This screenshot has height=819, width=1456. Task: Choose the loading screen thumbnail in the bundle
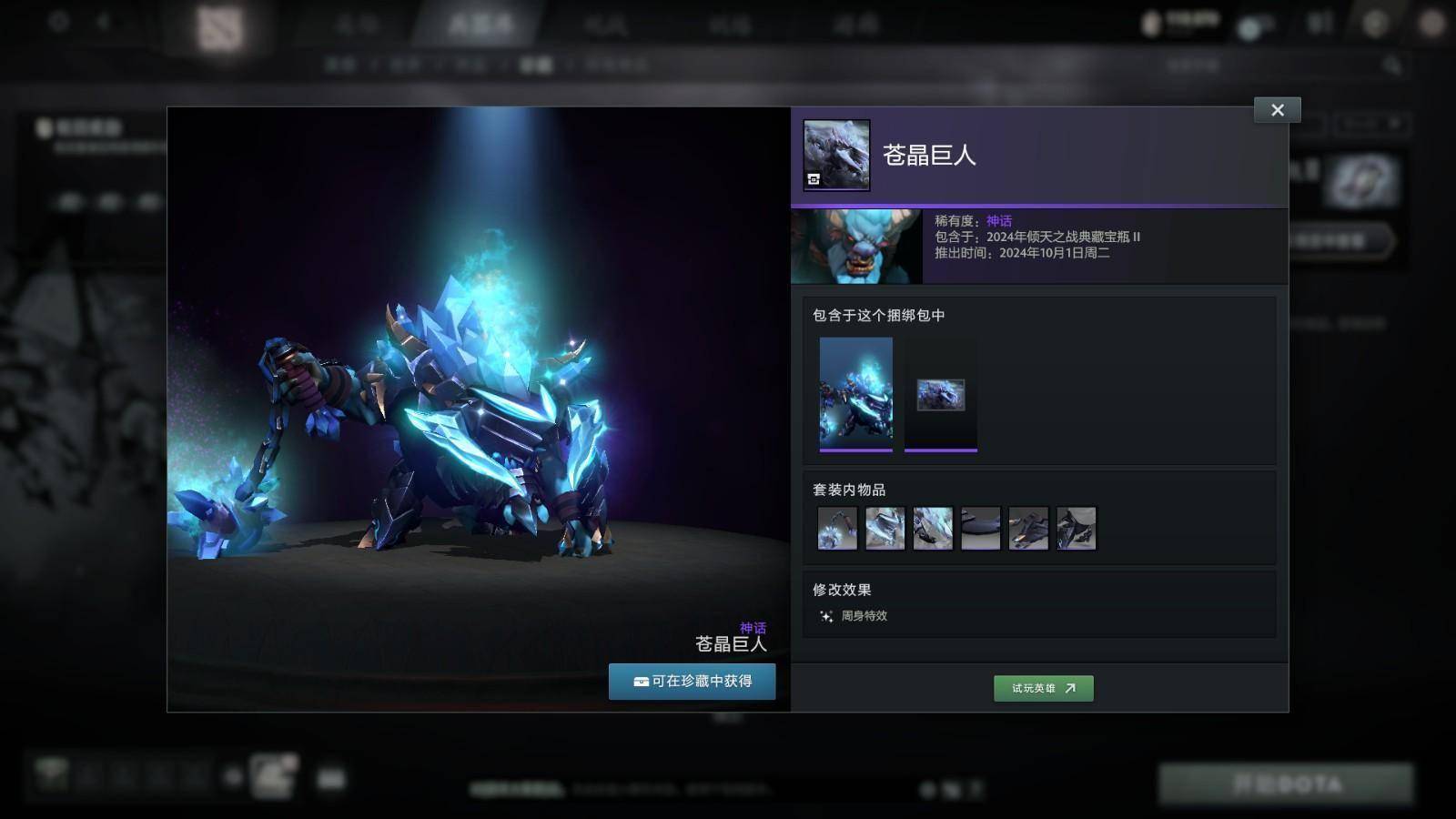(x=940, y=395)
